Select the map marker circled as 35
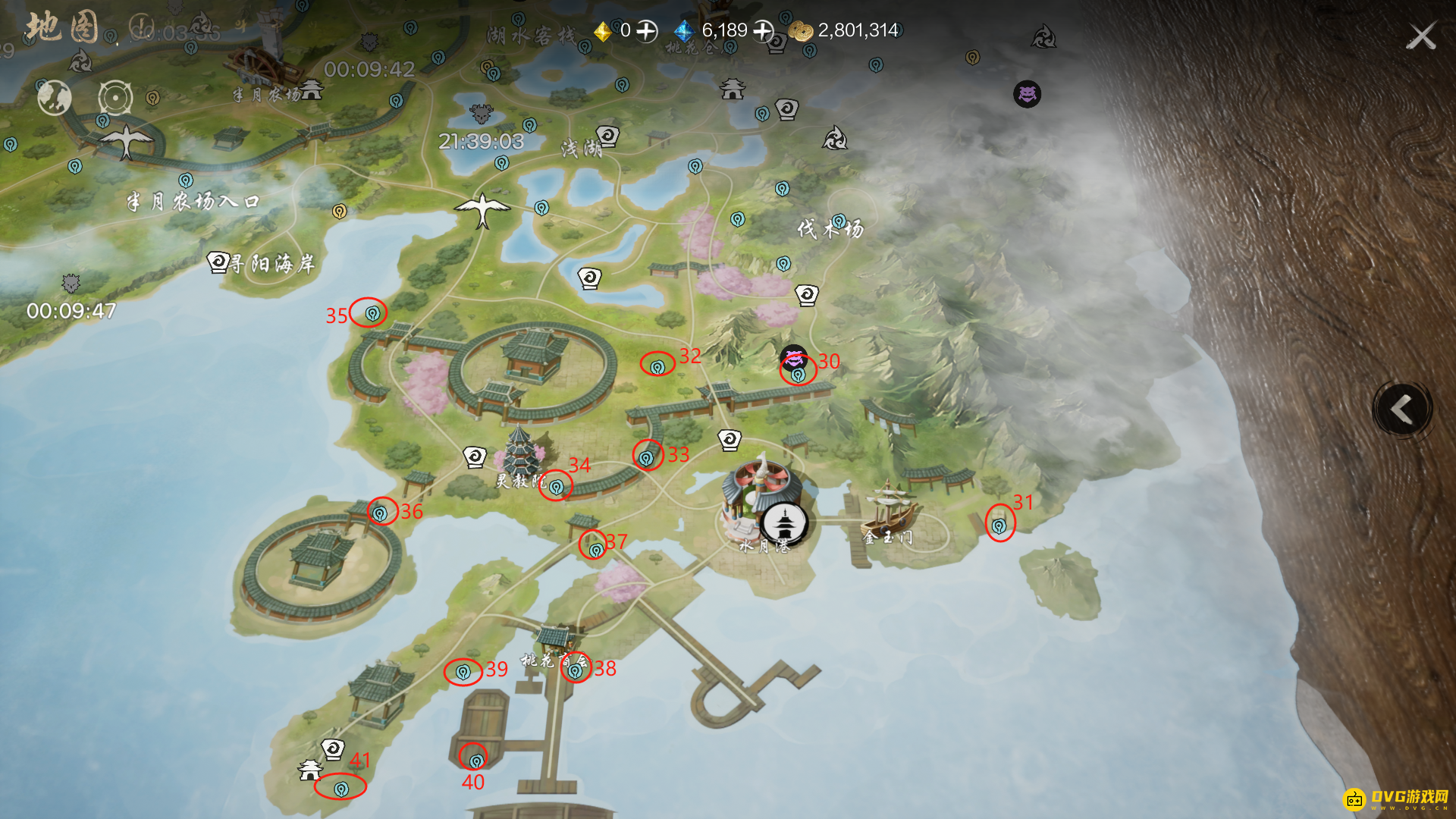 372,313
